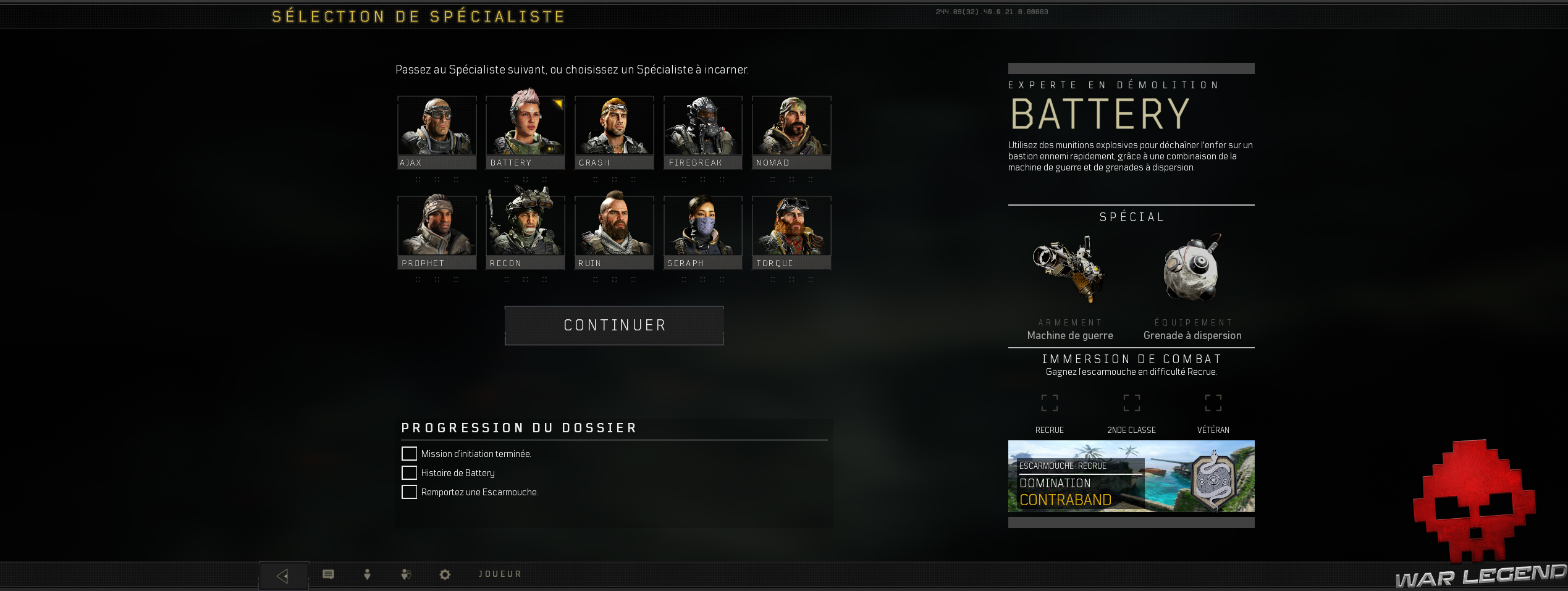Open the chat message icon
This screenshot has width=1568, height=591.
pyautogui.click(x=328, y=574)
